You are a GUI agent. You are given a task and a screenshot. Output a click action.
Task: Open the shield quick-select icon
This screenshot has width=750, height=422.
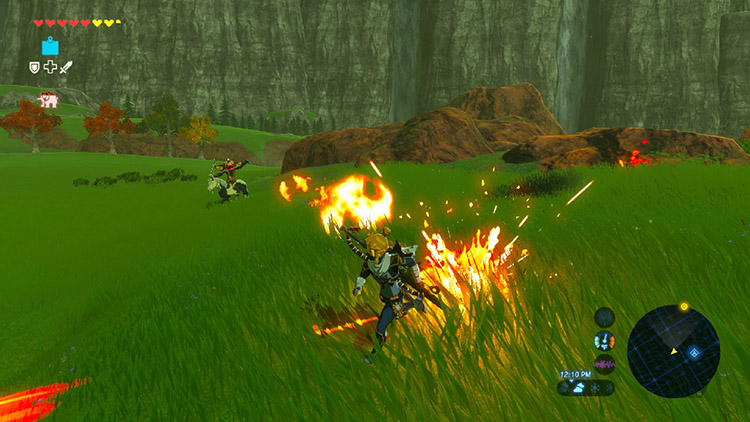[34, 67]
